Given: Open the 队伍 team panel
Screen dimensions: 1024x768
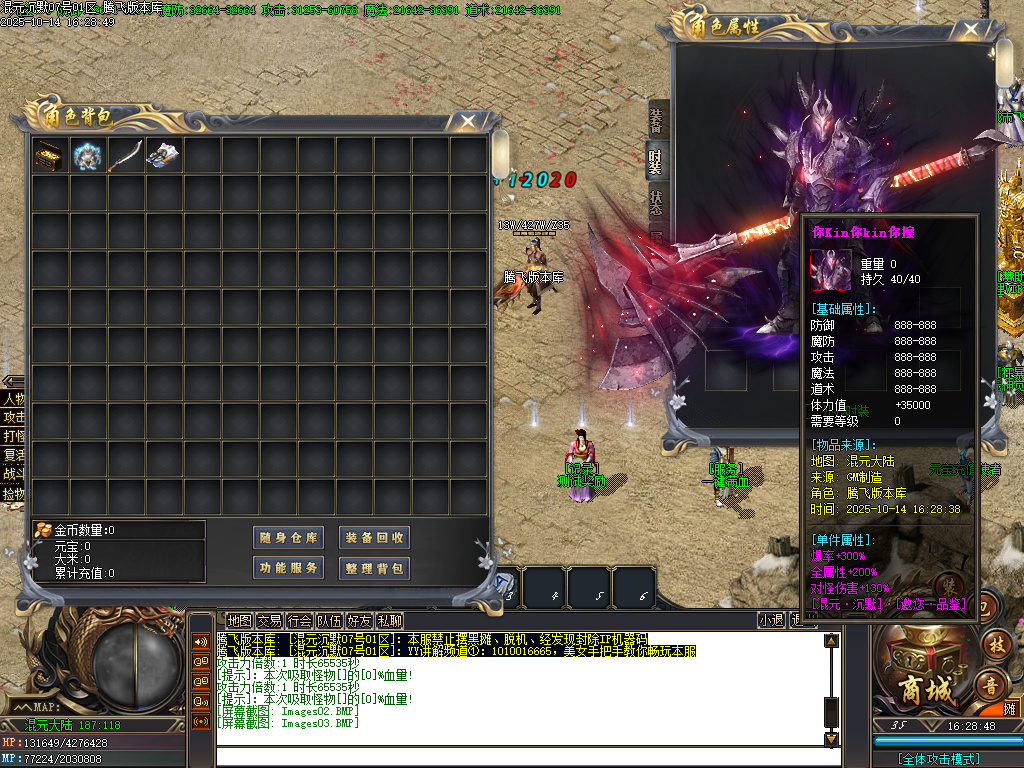Looking at the screenshot, I should [x=329, y=621].
